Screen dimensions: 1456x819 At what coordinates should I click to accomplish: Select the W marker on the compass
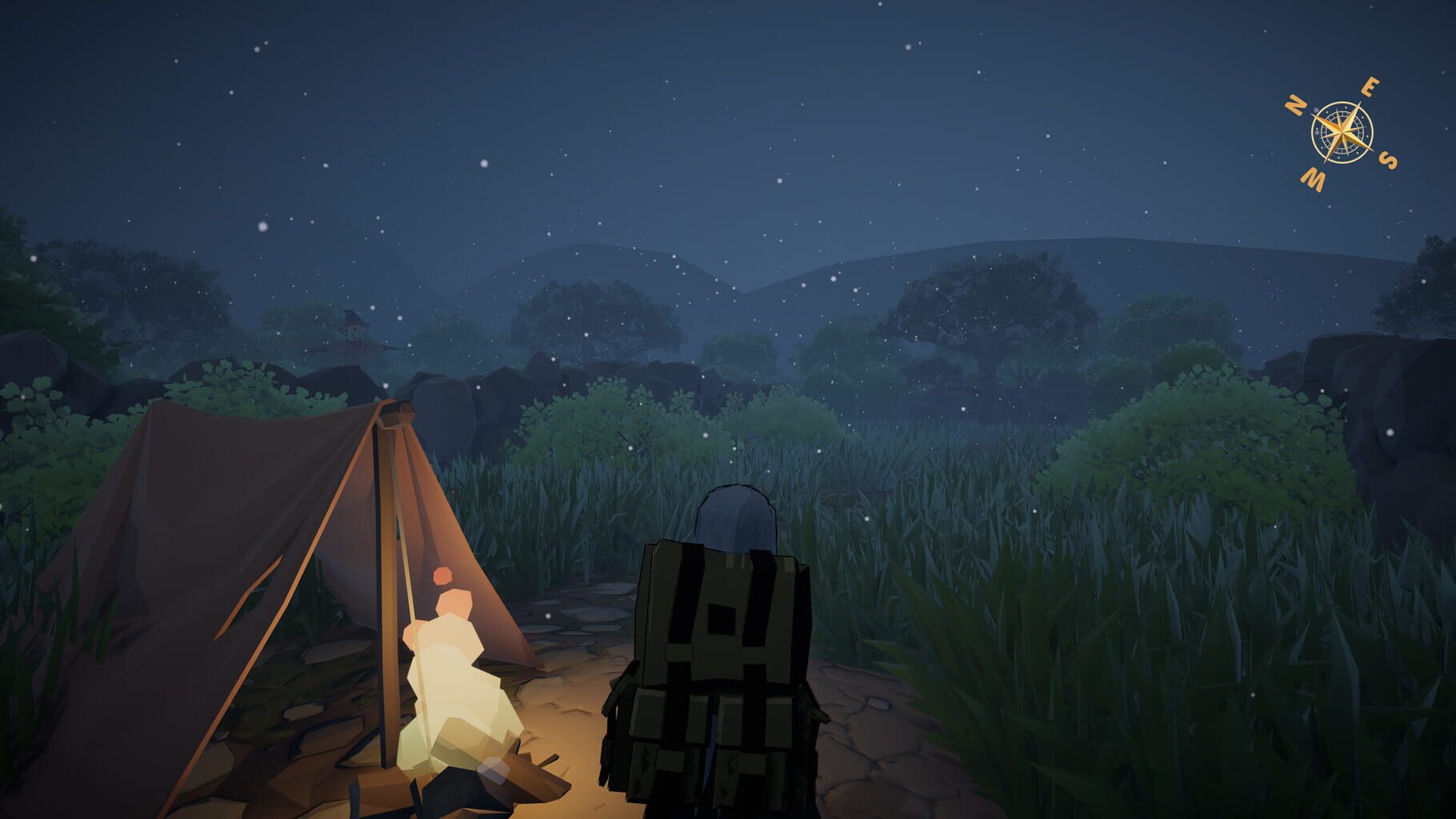point(1312,179)
